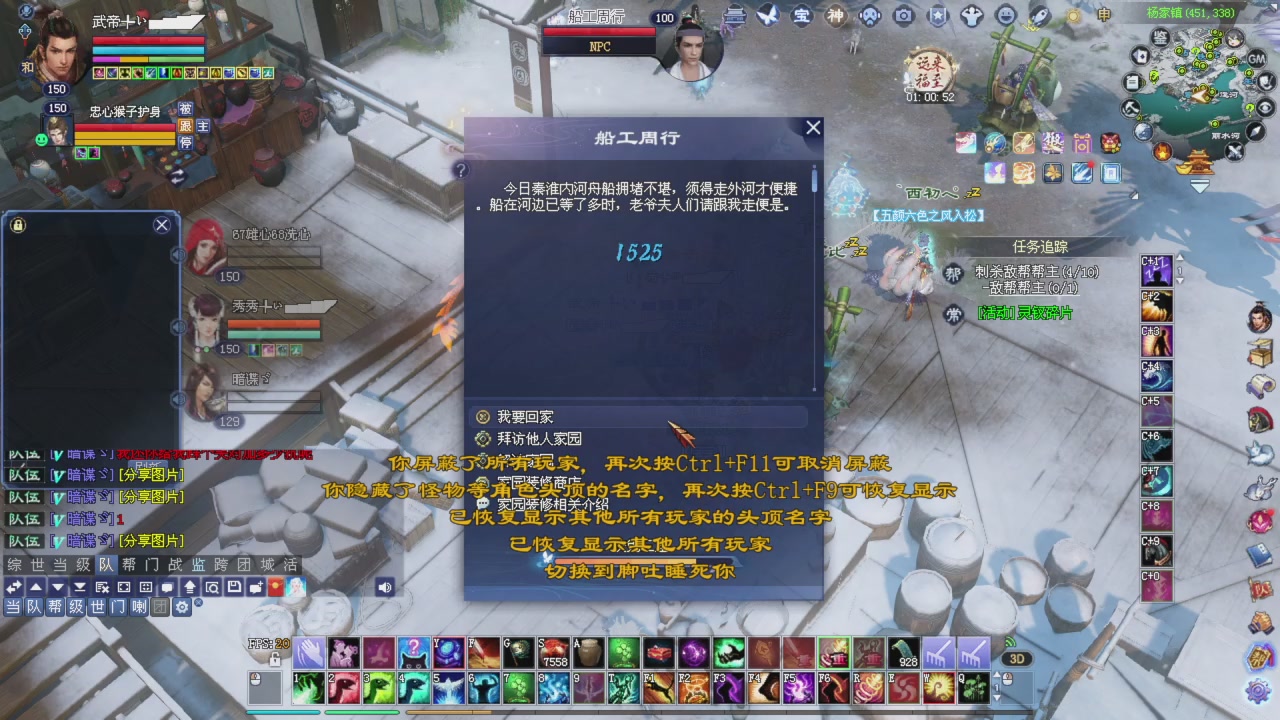Screen dimensions: 1280x720
Task: Switch to the 帮 guild chat tab
Action: (128, 563)
